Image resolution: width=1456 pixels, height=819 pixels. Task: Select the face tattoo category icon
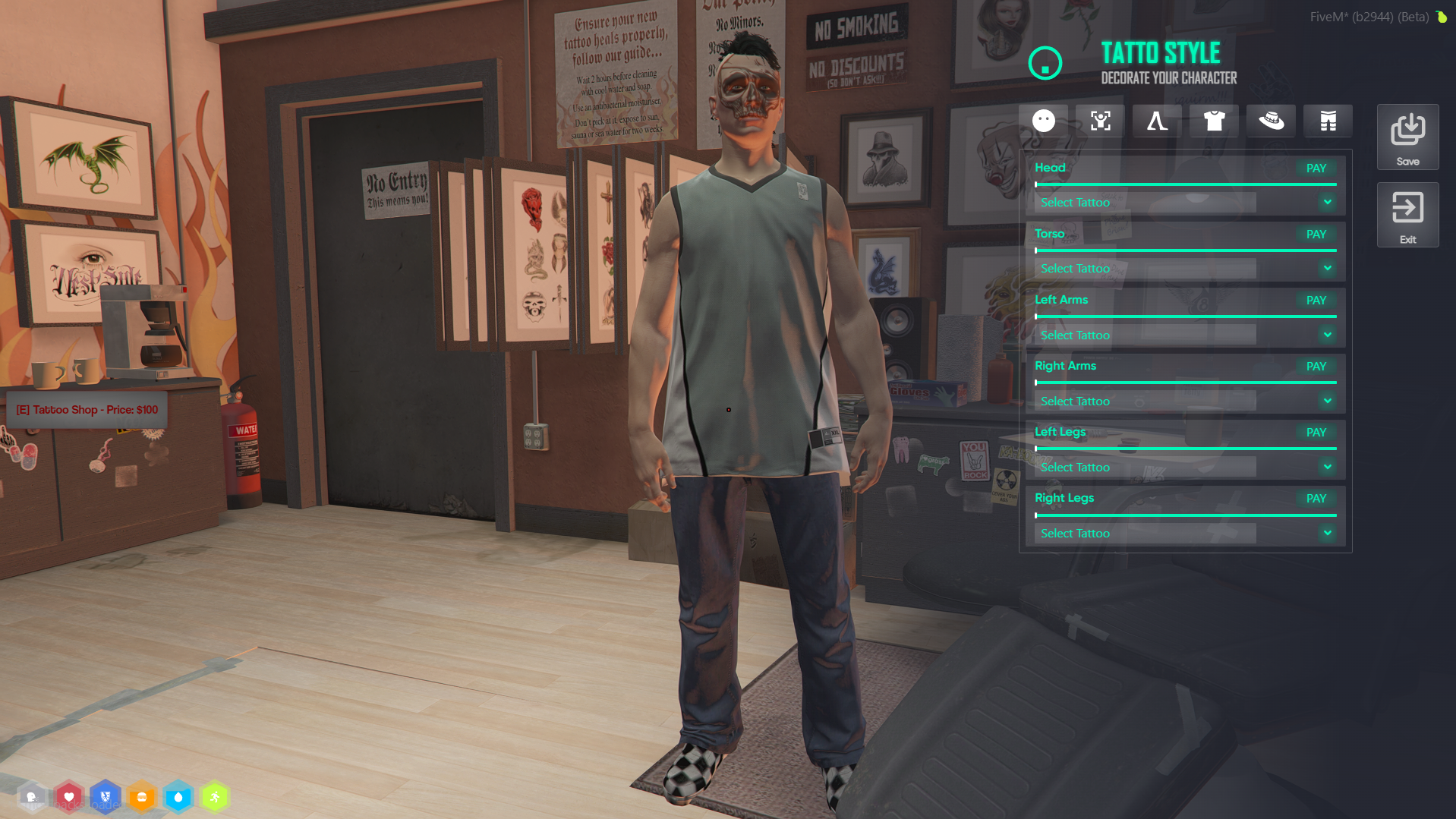[1044, 120]
